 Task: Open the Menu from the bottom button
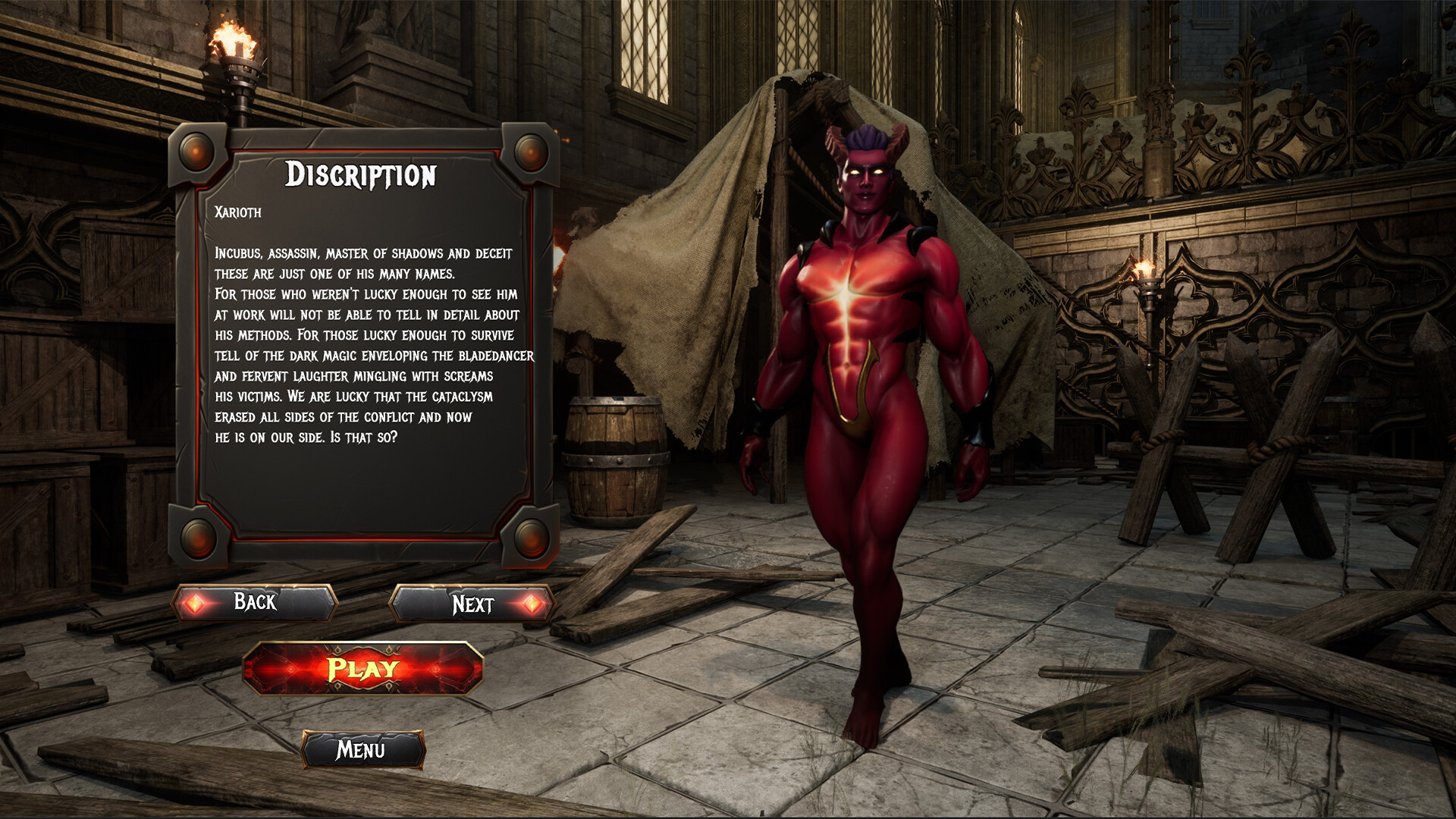(x=362, y=751)
